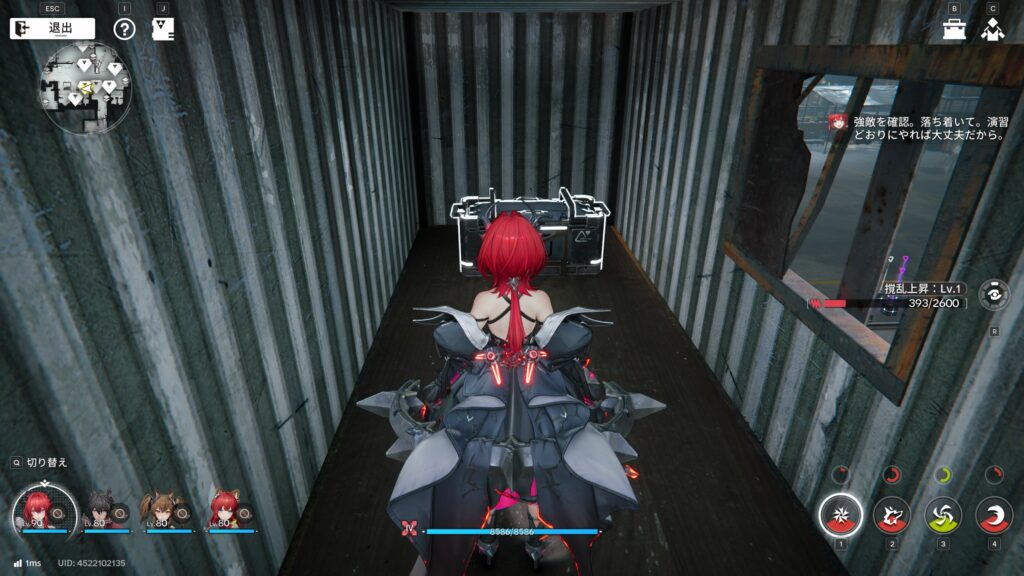Activate skill slot 2 wolf icon

(x=892, y=515)
